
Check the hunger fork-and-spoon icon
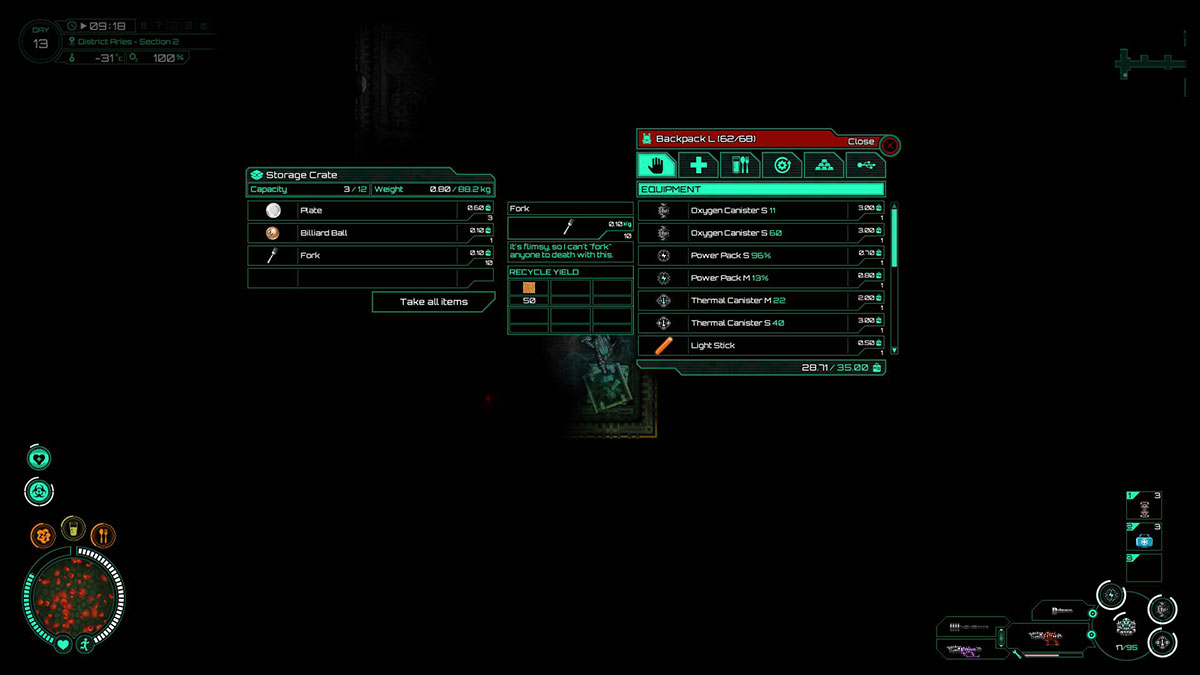pos(103,535)
